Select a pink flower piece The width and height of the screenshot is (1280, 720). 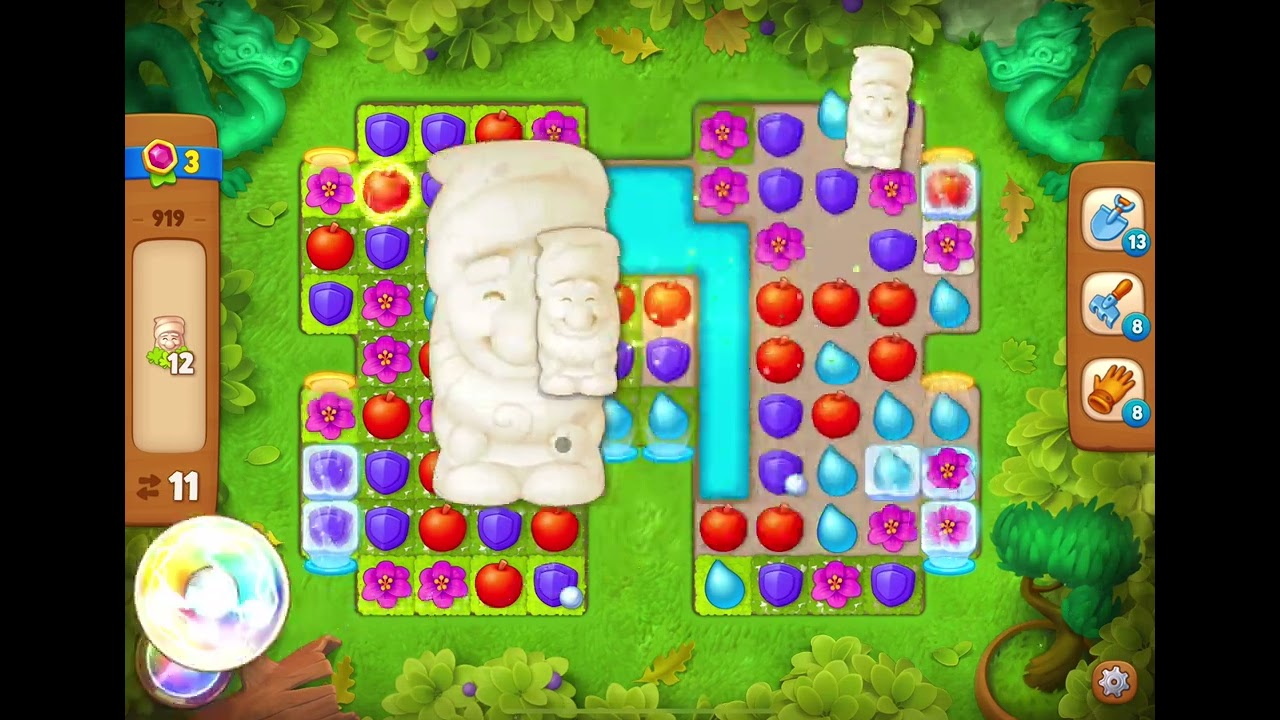pos(725,131)
